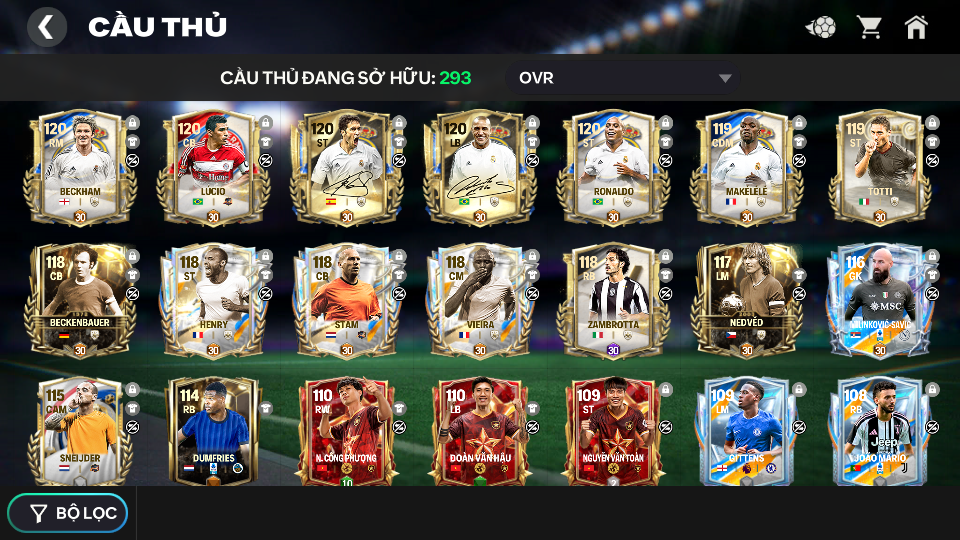The image size is (960, 540).
Task: Select the Henry striker card
Action: (213, 300)
